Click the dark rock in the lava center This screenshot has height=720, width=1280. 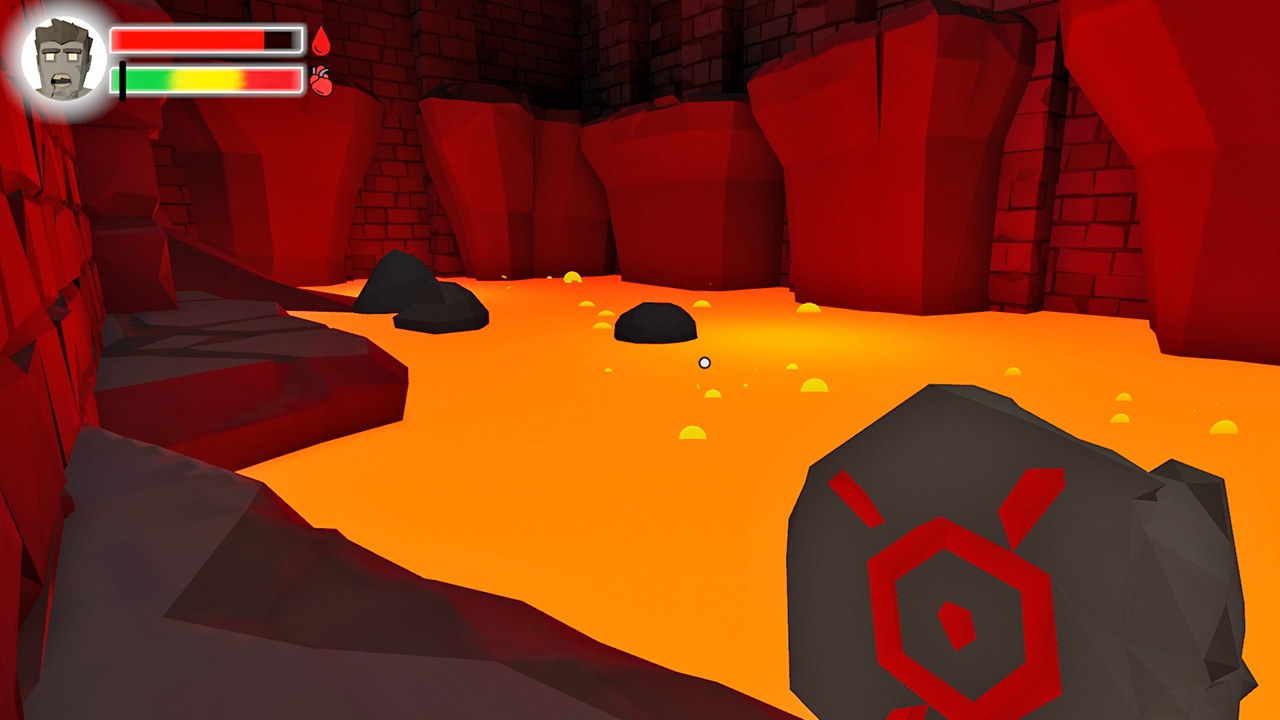(657, 322)
